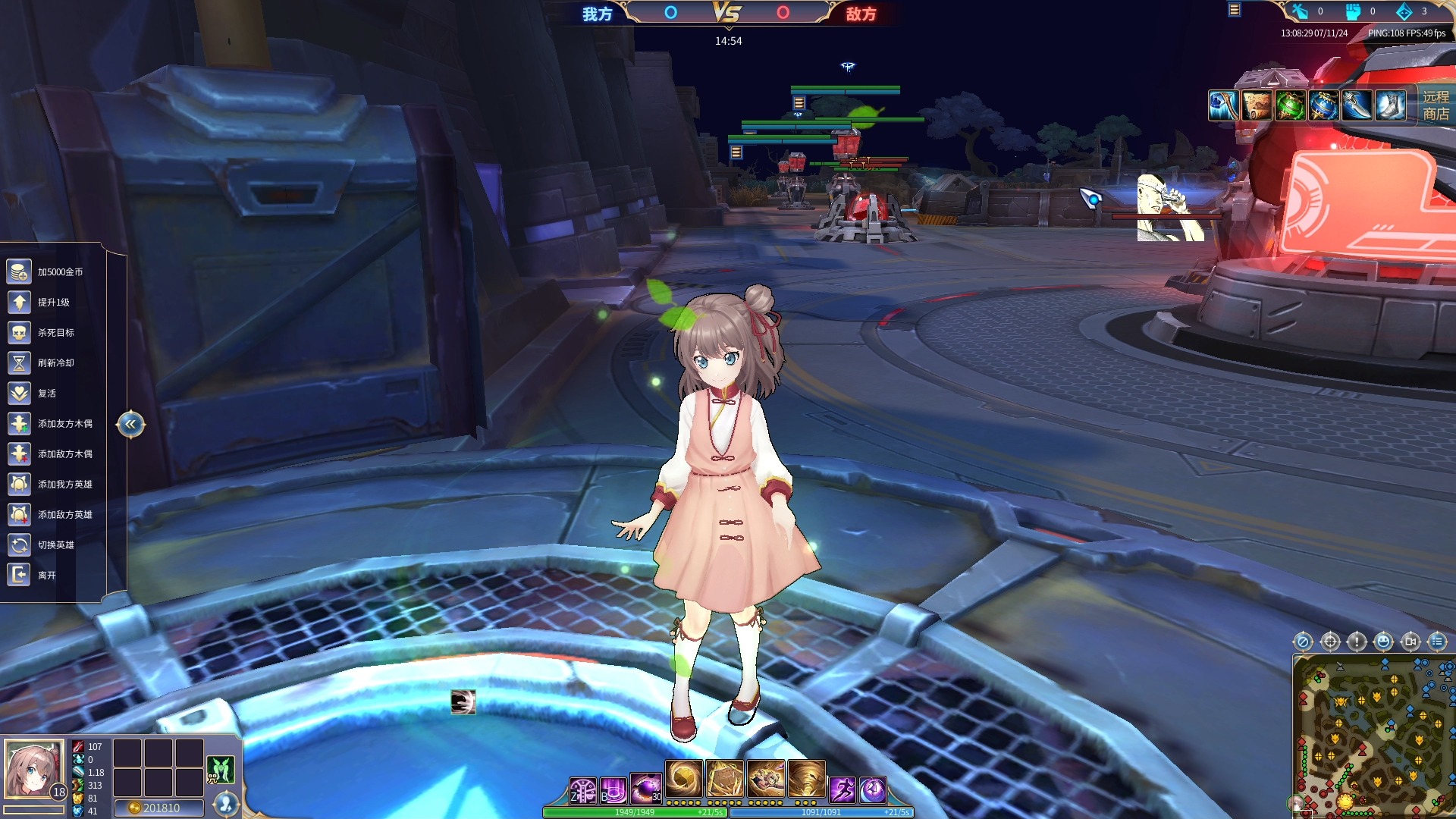Use the purple sprint summoner spell
The width and height of the screenshot is (1456, 819).
[842, 790]
